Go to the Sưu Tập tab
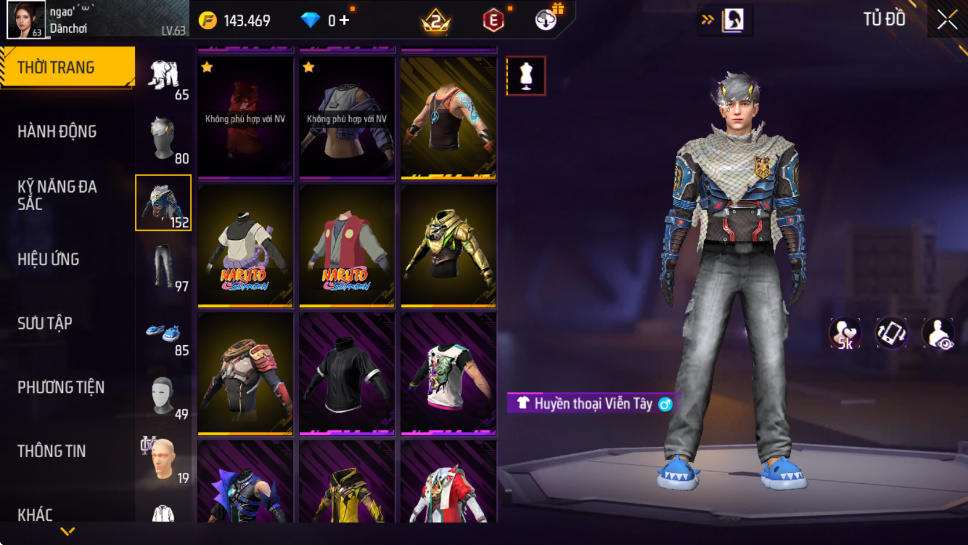 pyautogui.click(x=45, y=323)
